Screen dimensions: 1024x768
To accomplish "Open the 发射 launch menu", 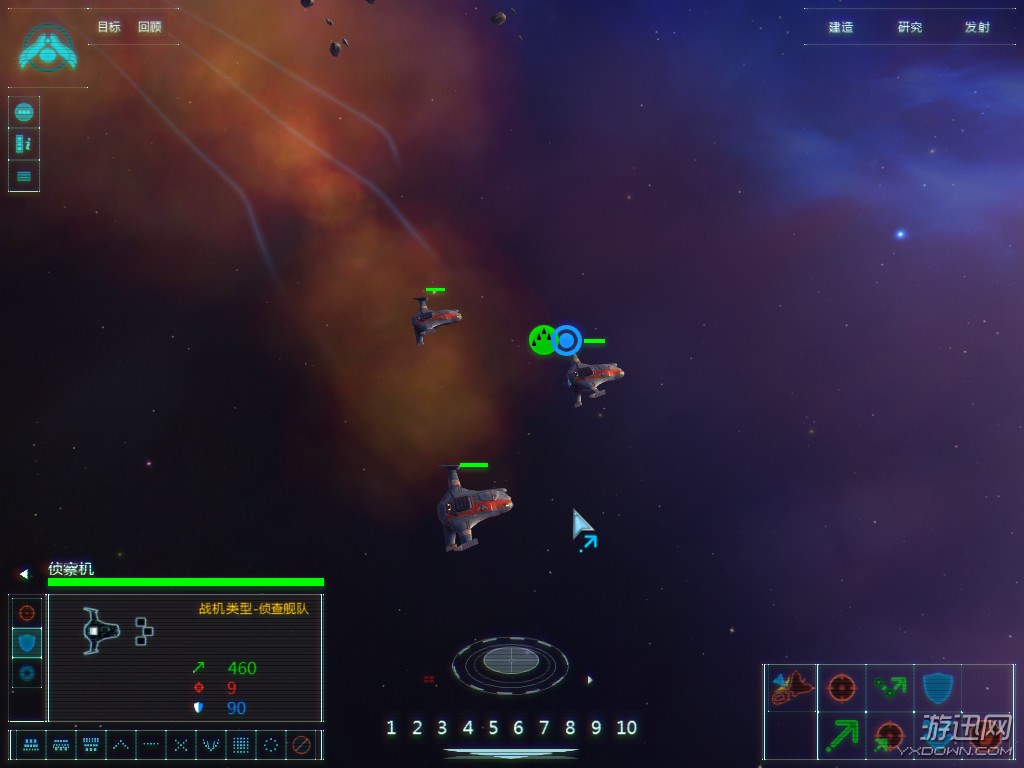I will [x=977, y=27].
